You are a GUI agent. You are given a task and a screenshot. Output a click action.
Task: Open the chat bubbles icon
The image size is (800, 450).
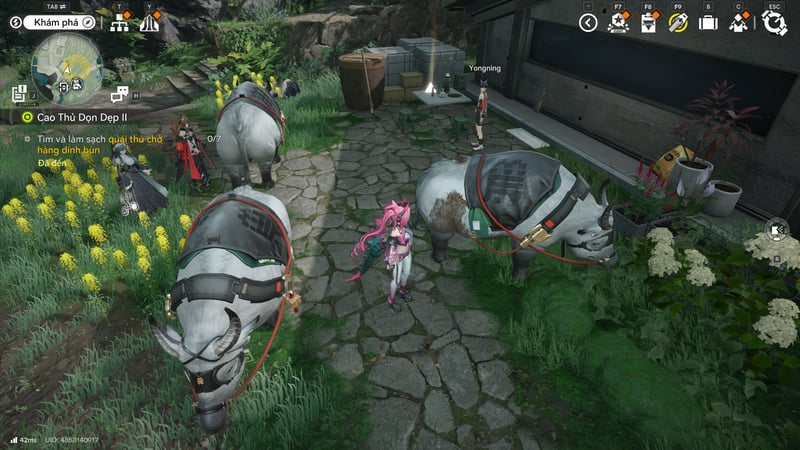tap(120, 94)
